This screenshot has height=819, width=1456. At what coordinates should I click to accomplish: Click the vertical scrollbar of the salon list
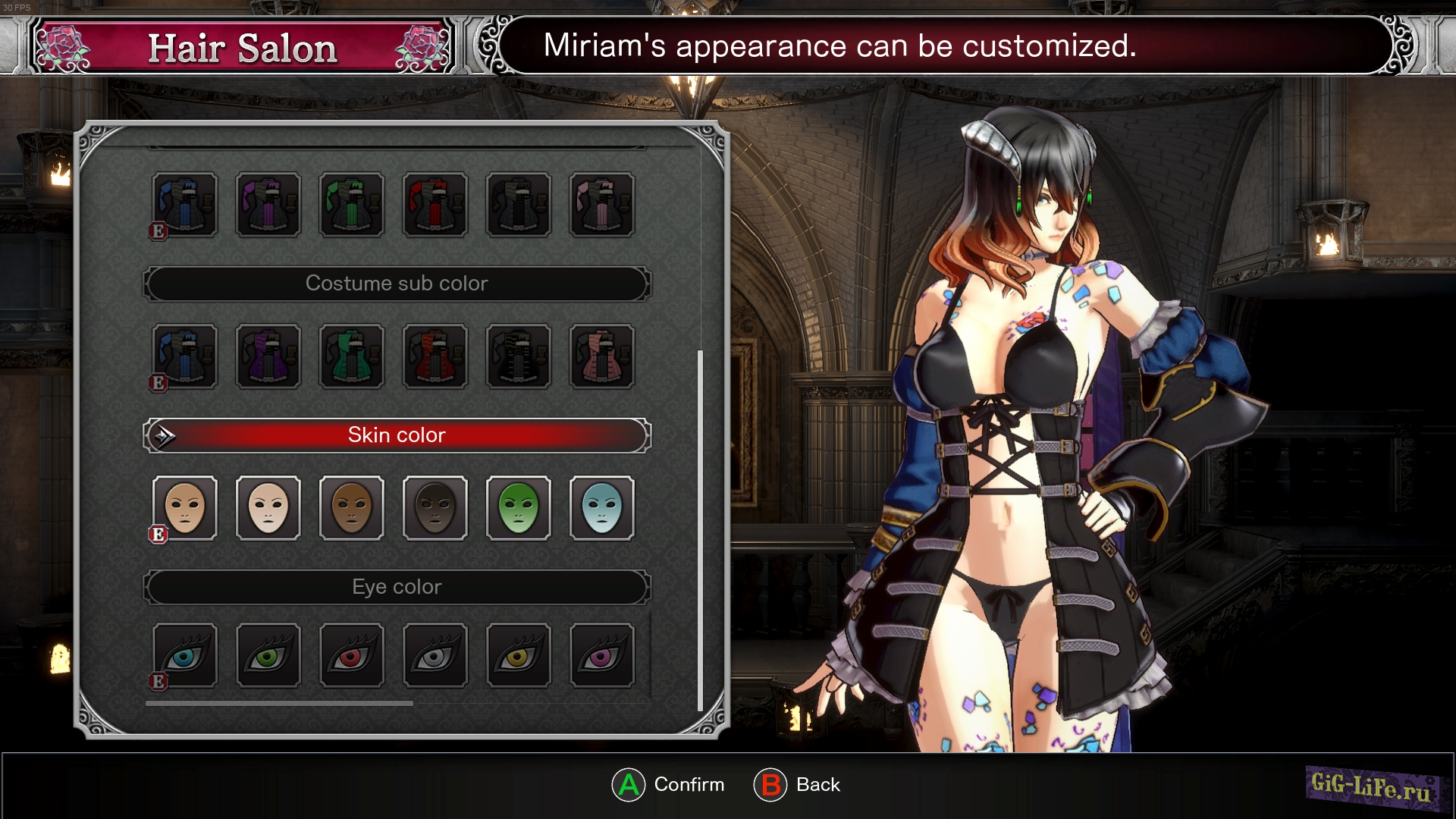coord(700,531)
